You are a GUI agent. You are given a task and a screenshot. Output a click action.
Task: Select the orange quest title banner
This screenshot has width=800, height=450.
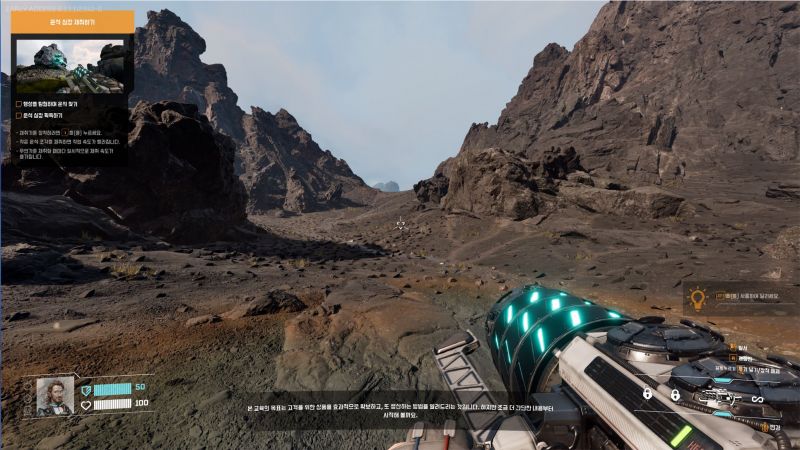click(72, 20)
